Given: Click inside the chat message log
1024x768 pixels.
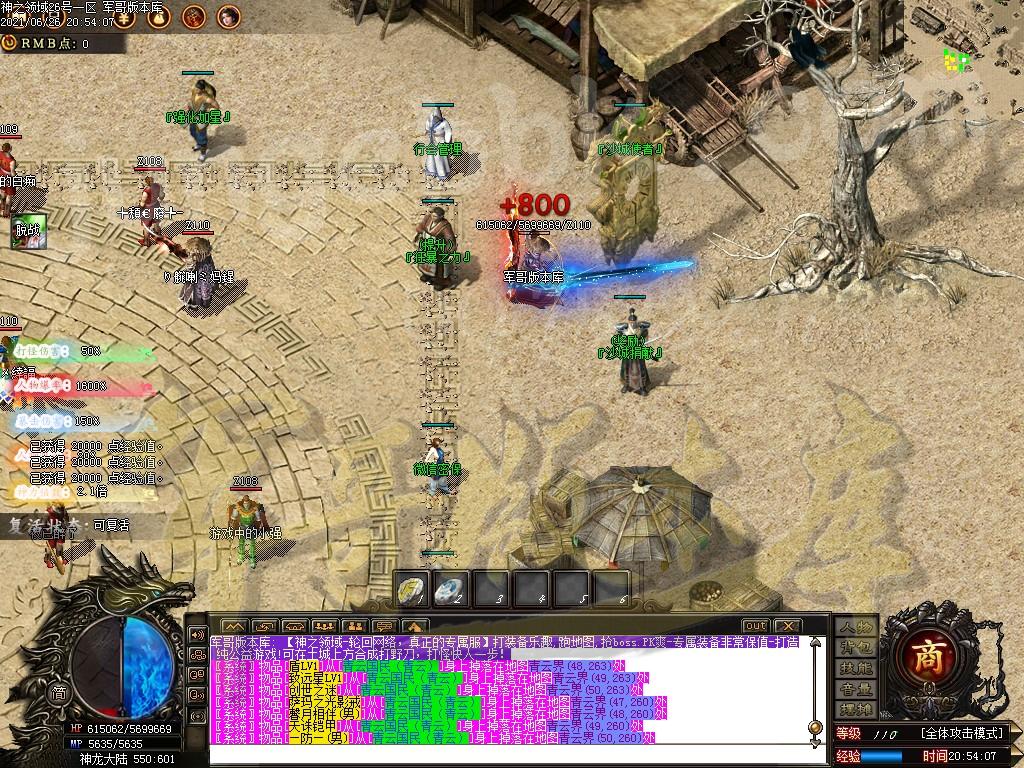Looking at the screenshot, I should [500, 690].
